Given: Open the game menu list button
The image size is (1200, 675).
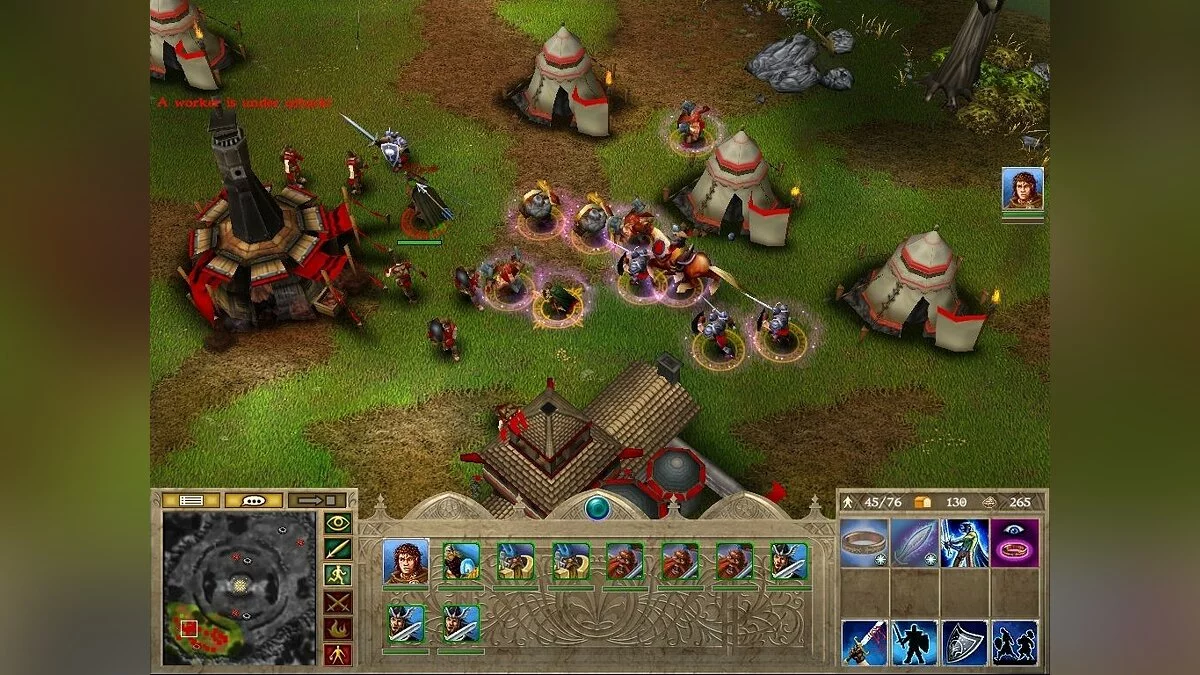Looking at the screenshot, I should tap(190, 500).
